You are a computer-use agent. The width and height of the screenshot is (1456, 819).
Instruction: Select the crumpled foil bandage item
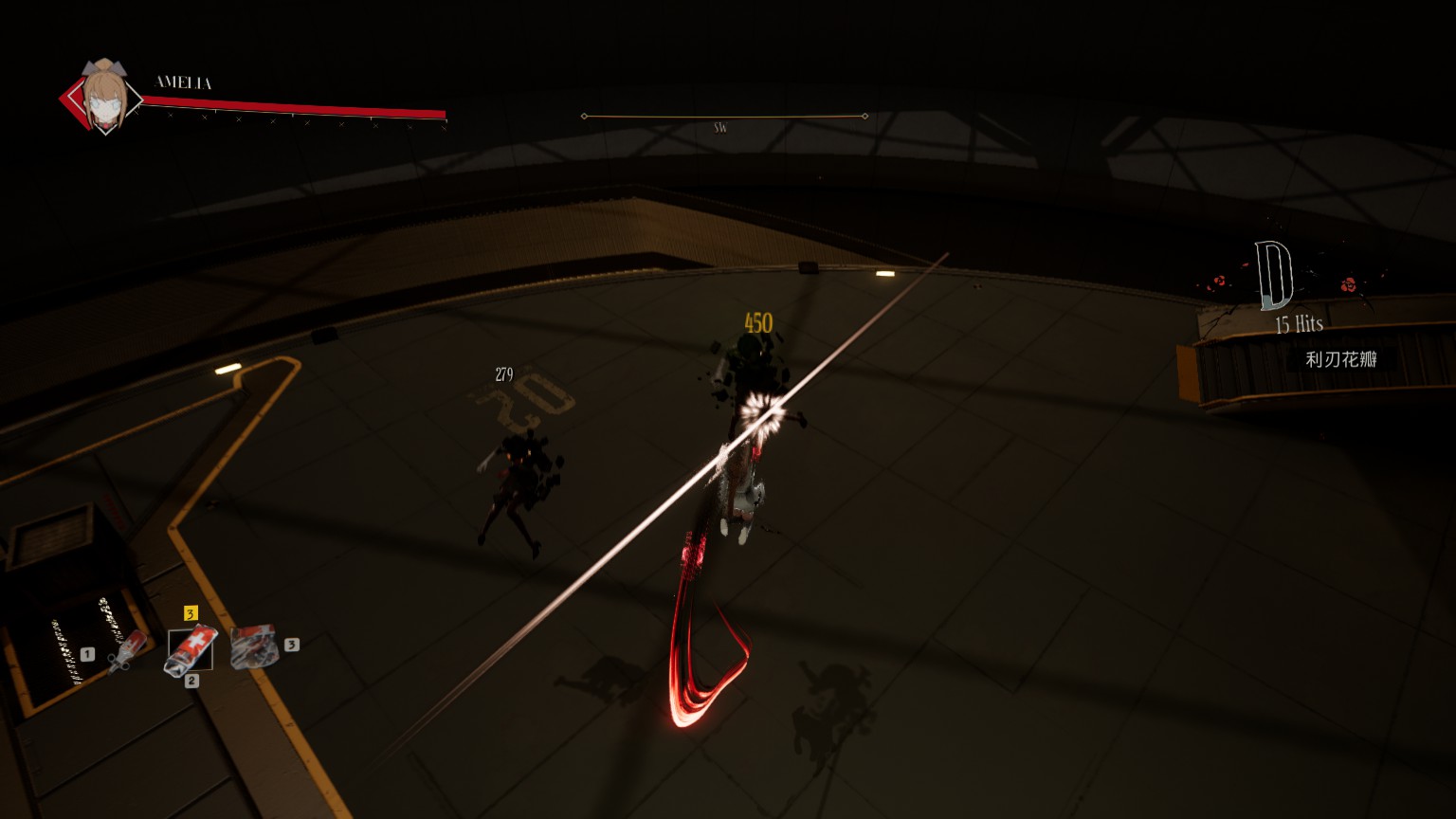click(x=254, y=646)
